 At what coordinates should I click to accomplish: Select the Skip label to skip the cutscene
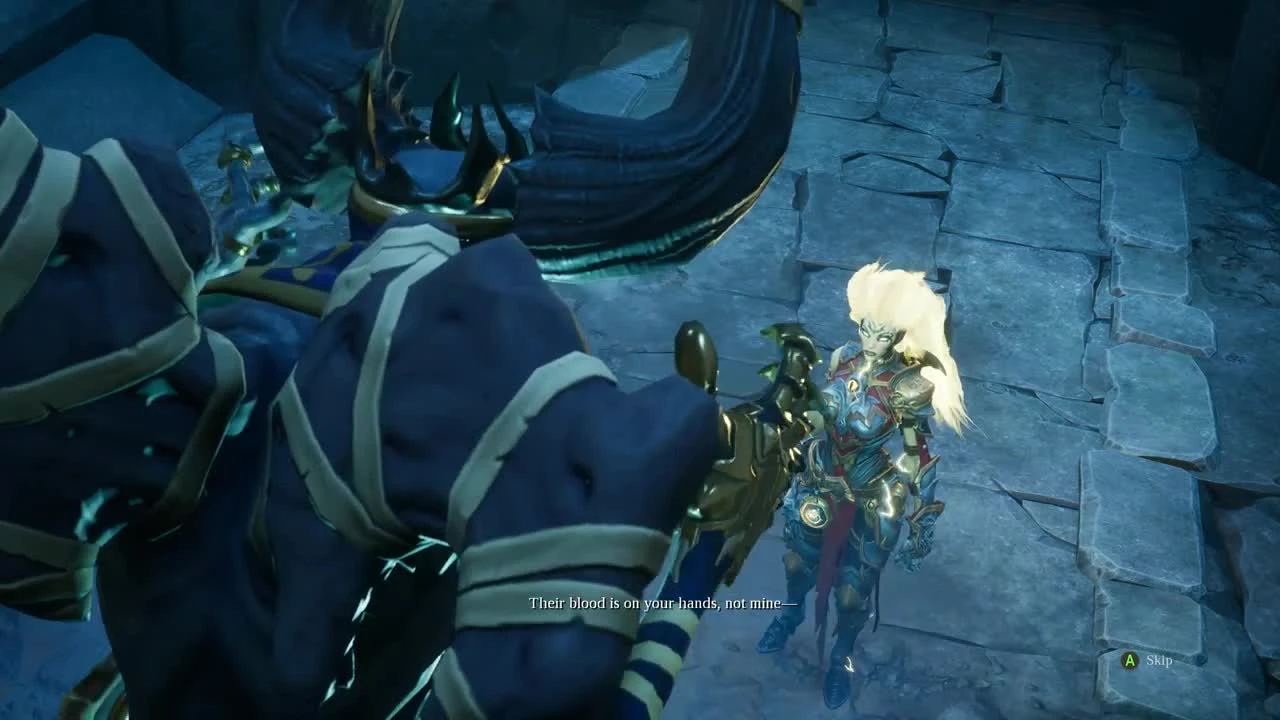pyautogui.click(x=1162, y=662)
